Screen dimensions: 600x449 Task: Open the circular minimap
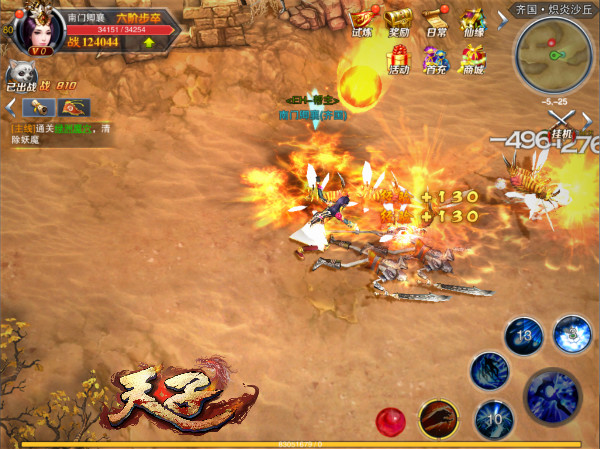[x=553, y=55]
